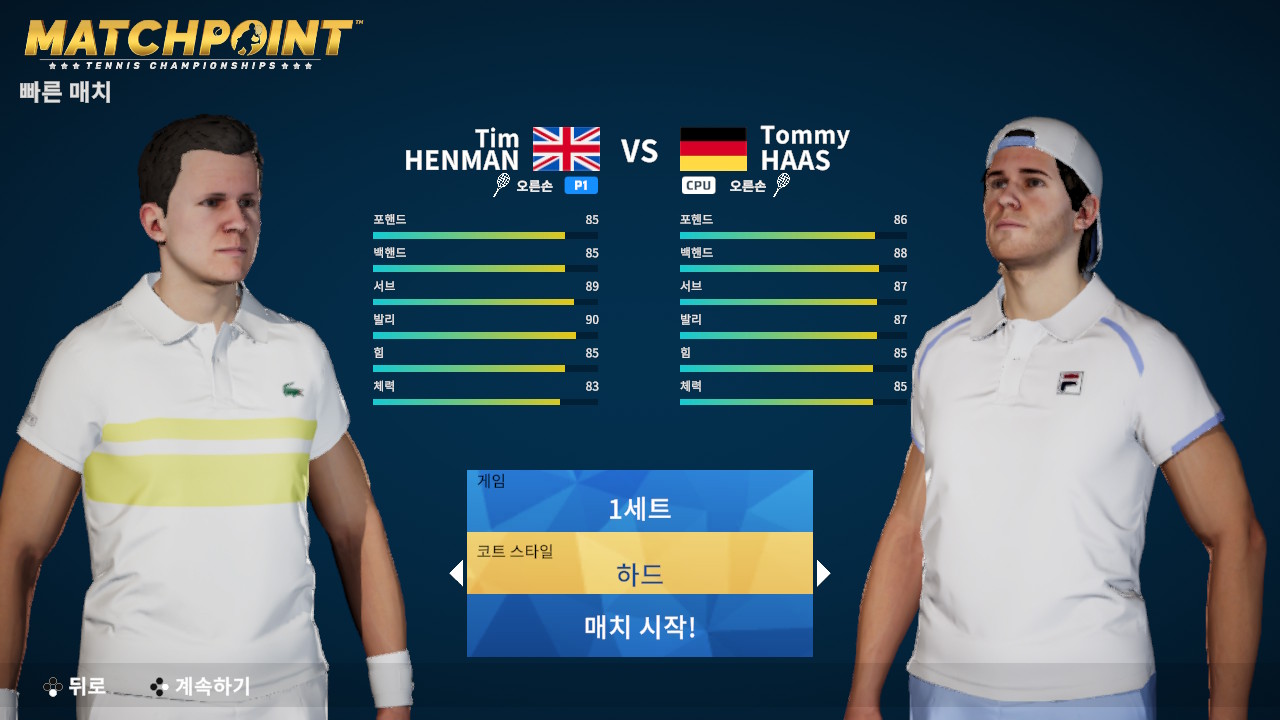
Task: Select the 코트 스타일 option row
Action: tap(640, 563)
